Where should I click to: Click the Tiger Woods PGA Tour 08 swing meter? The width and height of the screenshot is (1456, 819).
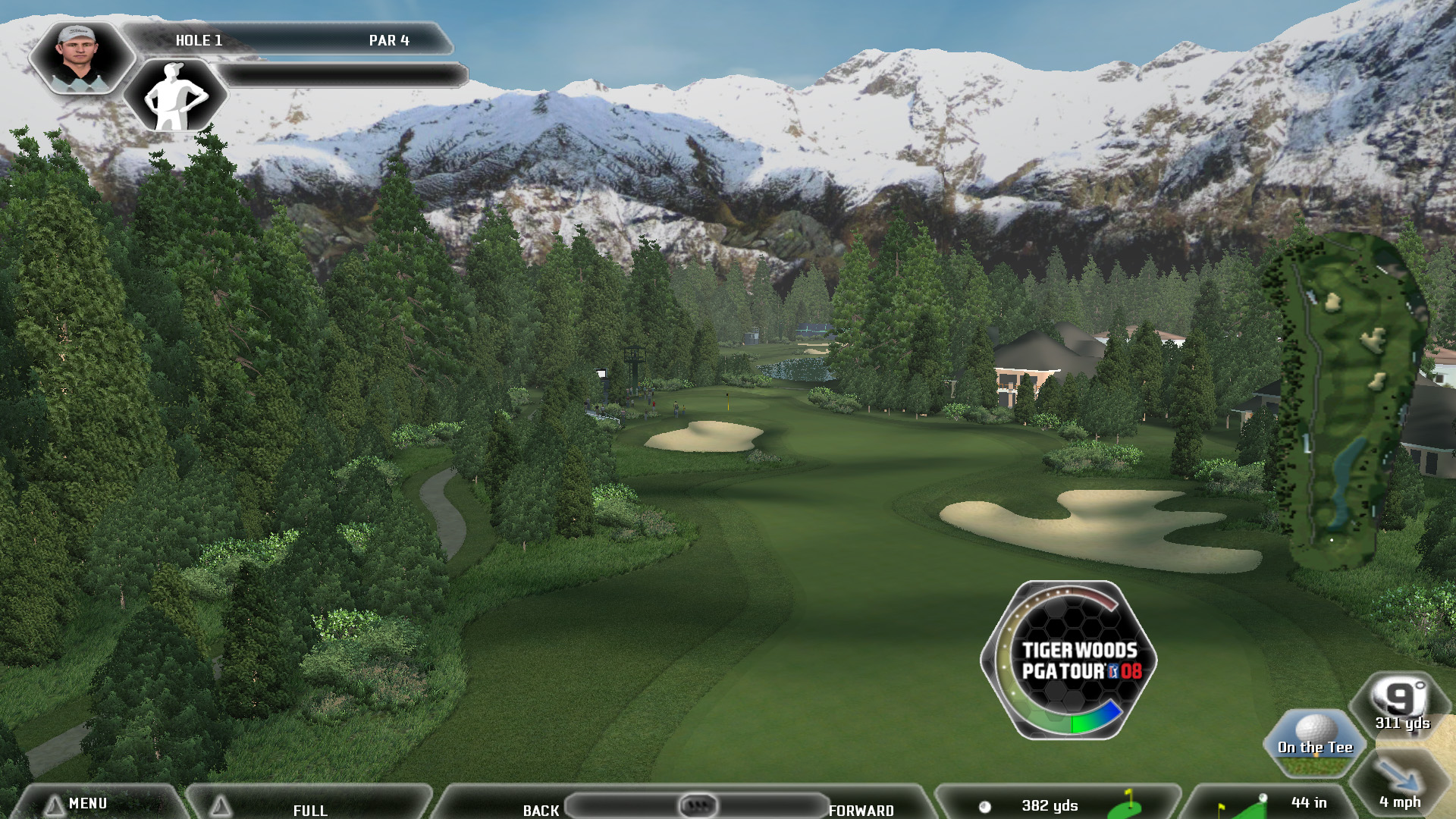(x=1069, y=661)
